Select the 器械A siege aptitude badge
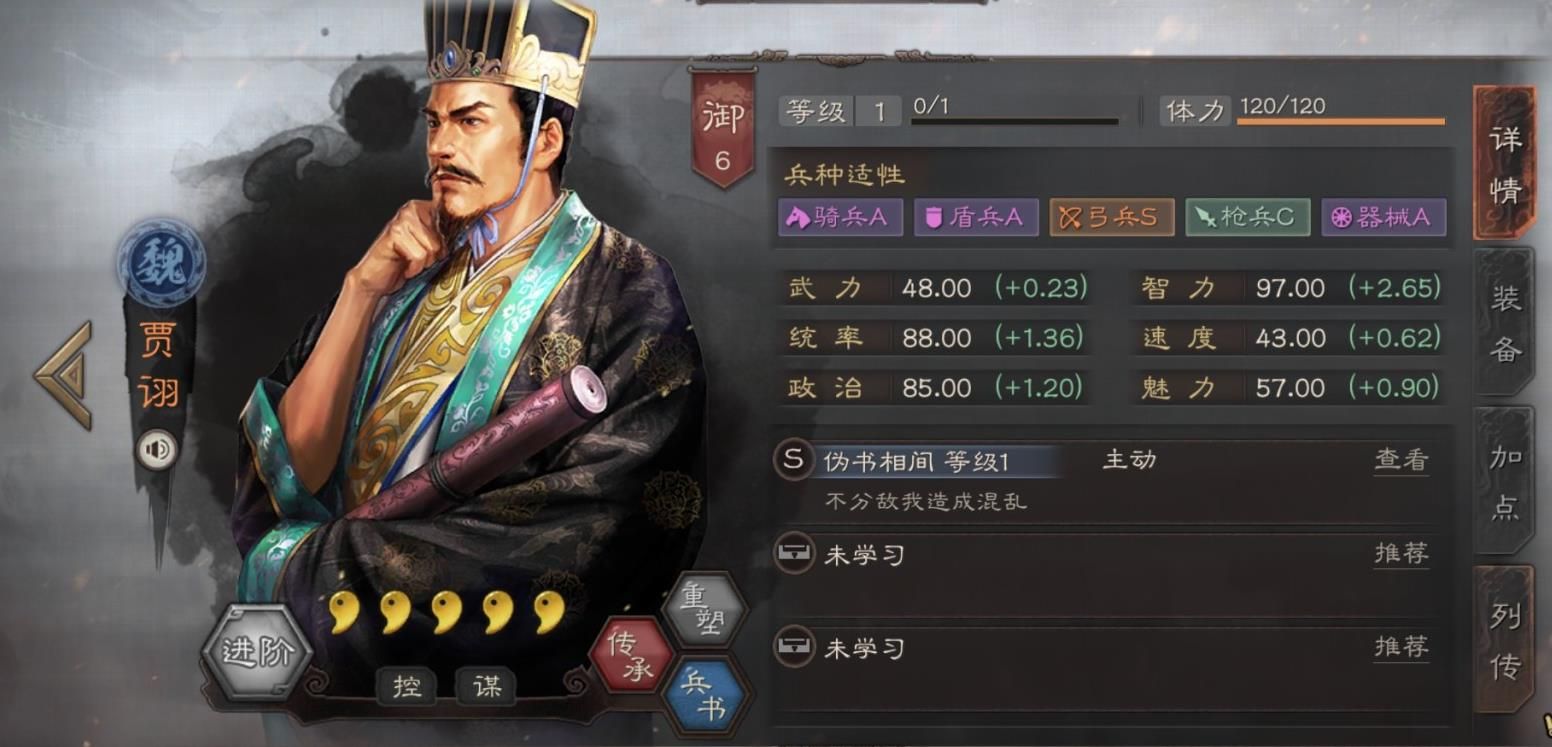The image size is (1552, 747). click(x=1384, y=216)
